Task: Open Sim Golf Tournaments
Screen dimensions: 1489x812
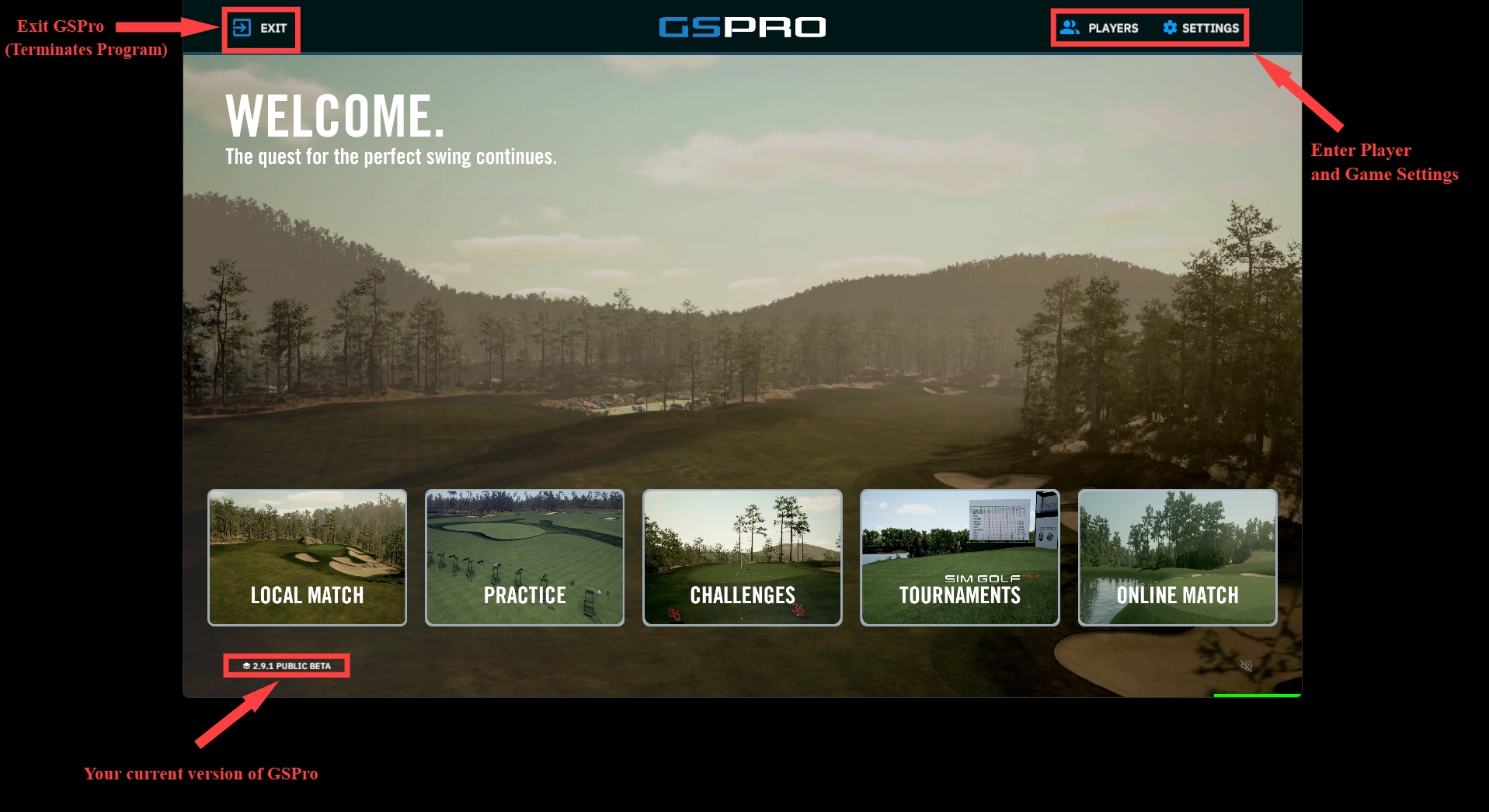Action: tap(959, 557)
